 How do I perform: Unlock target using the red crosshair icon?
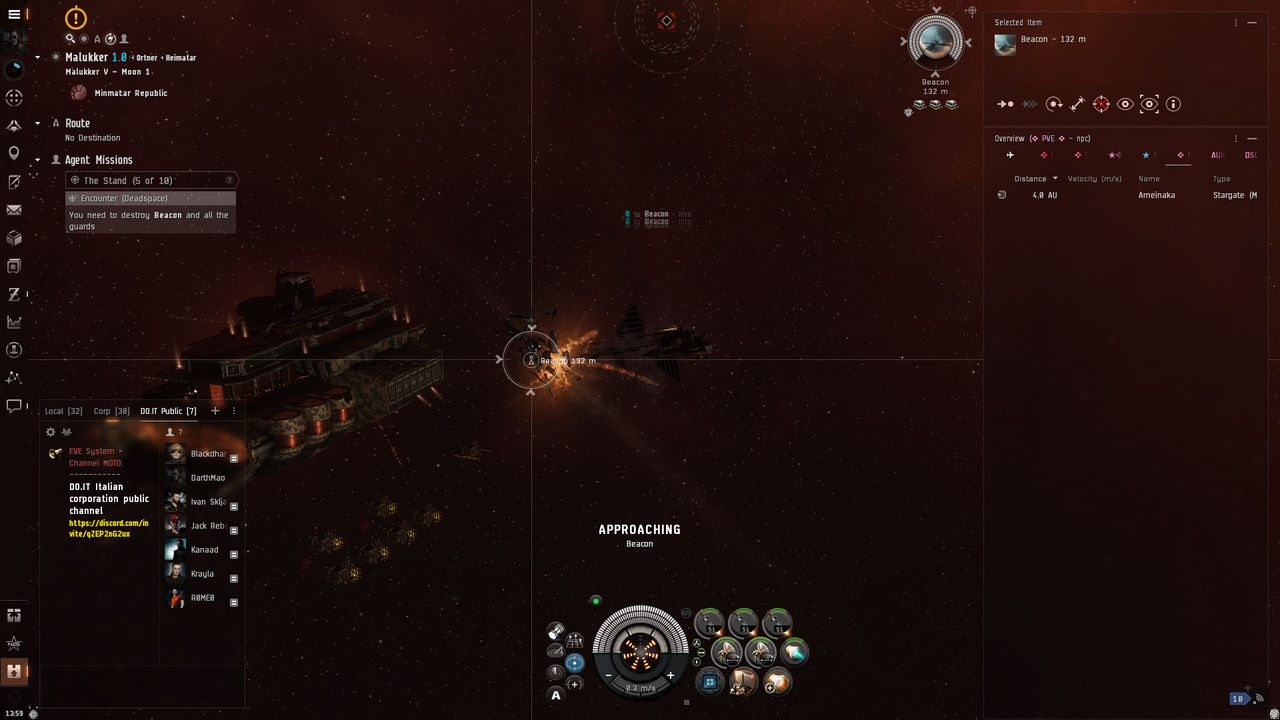pyautogui.click(x=1101, y=104)
